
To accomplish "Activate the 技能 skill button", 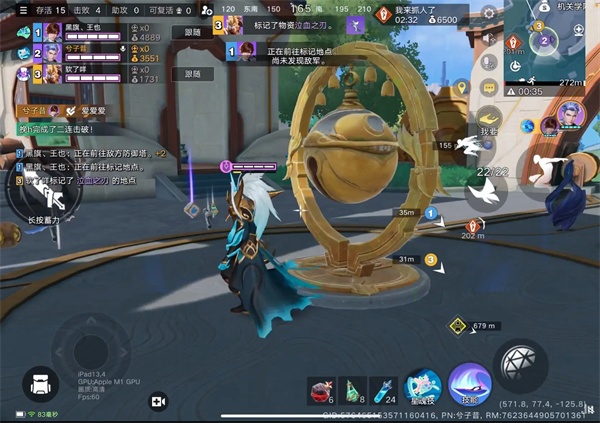I will tap(468, 383).
